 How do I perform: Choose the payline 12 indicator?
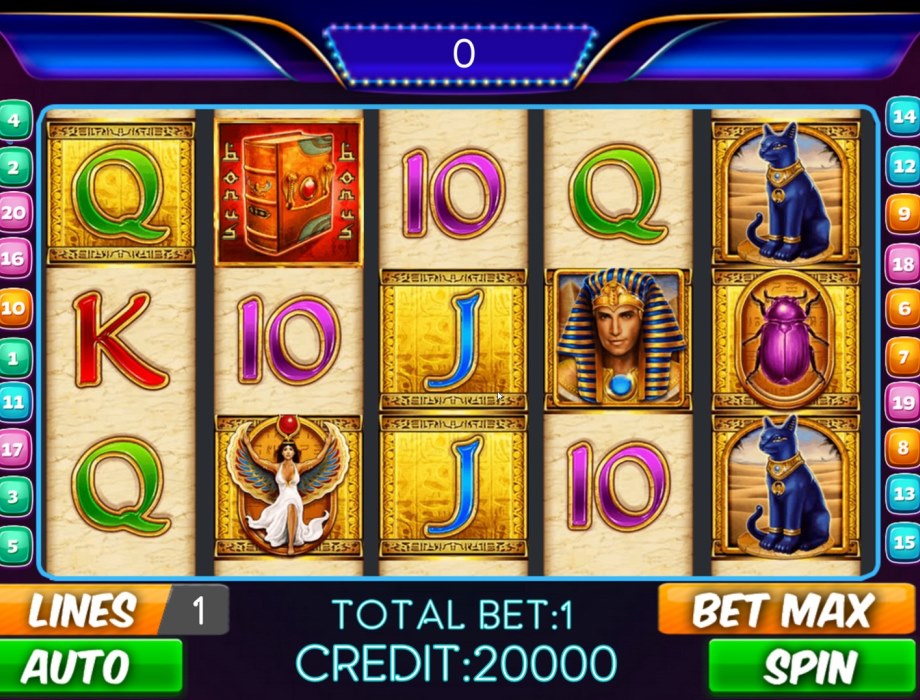904,166
